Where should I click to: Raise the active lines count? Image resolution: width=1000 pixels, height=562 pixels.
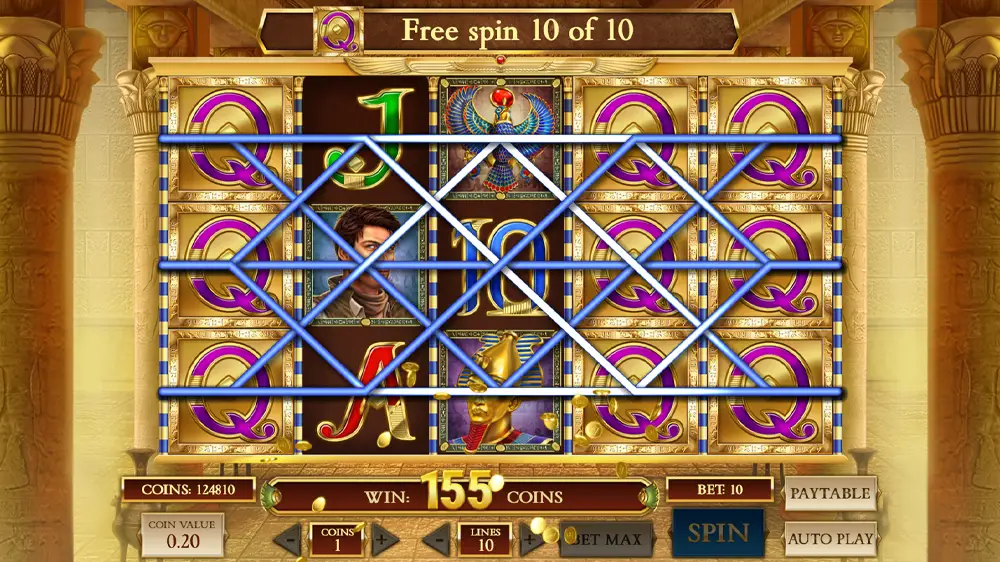pos(529,541)
